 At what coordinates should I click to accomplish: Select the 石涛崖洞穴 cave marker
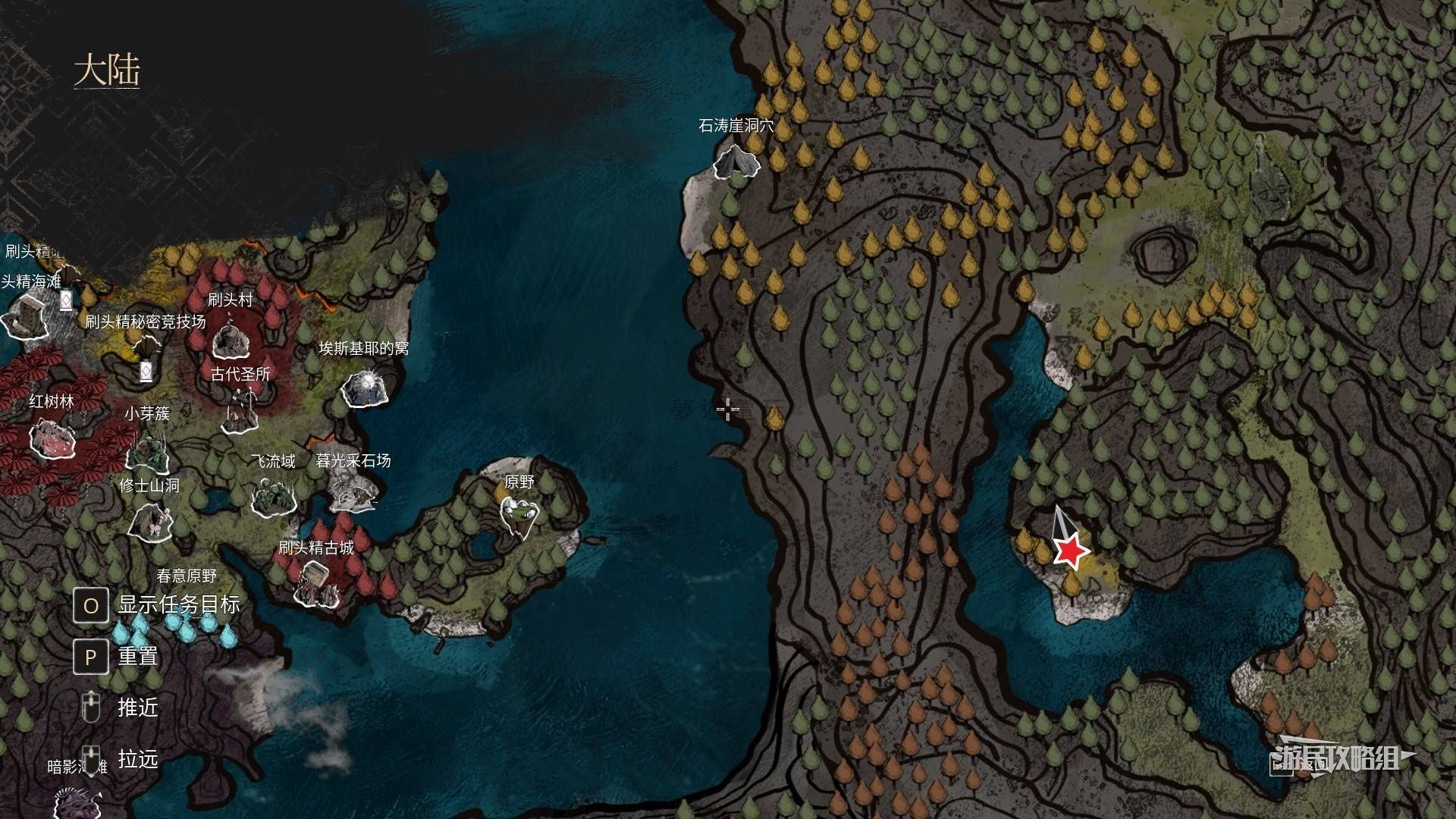coord(736,160)
